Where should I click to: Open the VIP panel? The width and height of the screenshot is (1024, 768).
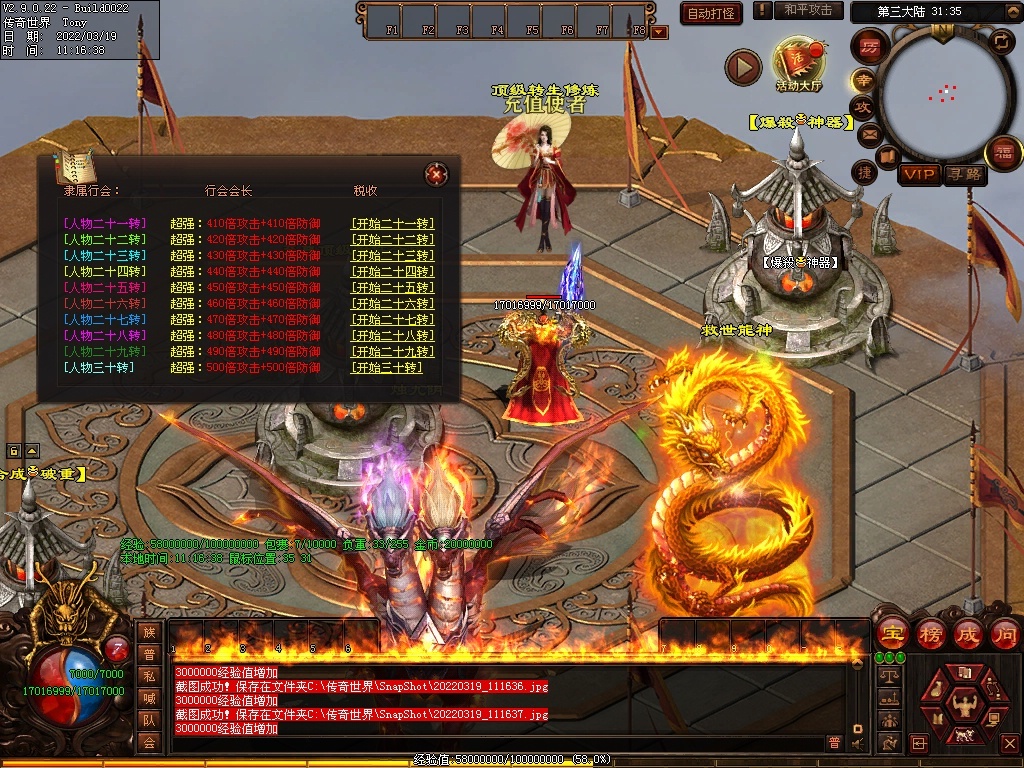click(919, 175)
